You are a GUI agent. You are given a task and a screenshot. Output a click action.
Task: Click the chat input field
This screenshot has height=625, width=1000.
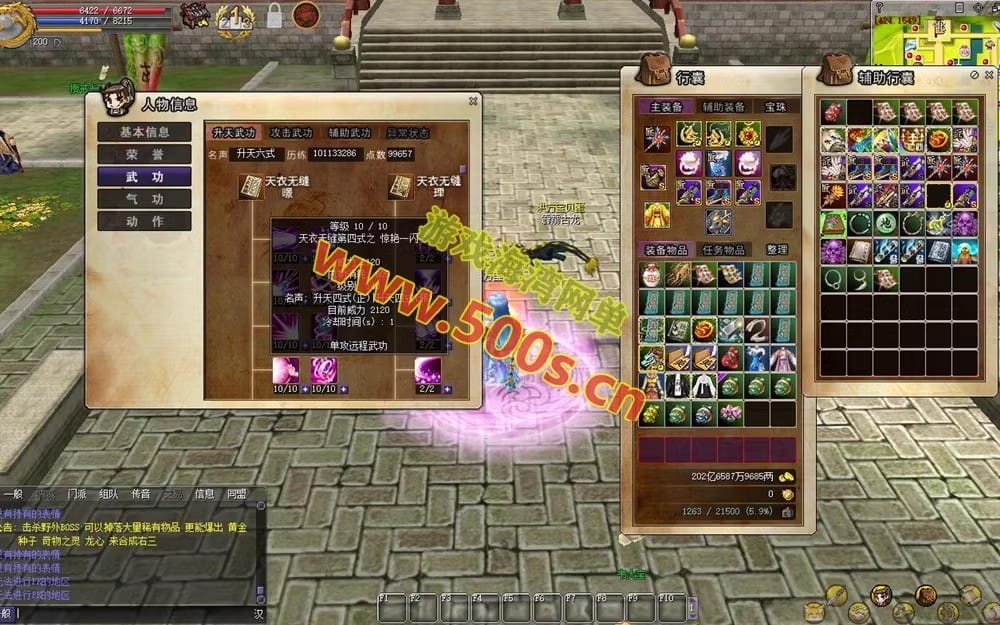130,613
